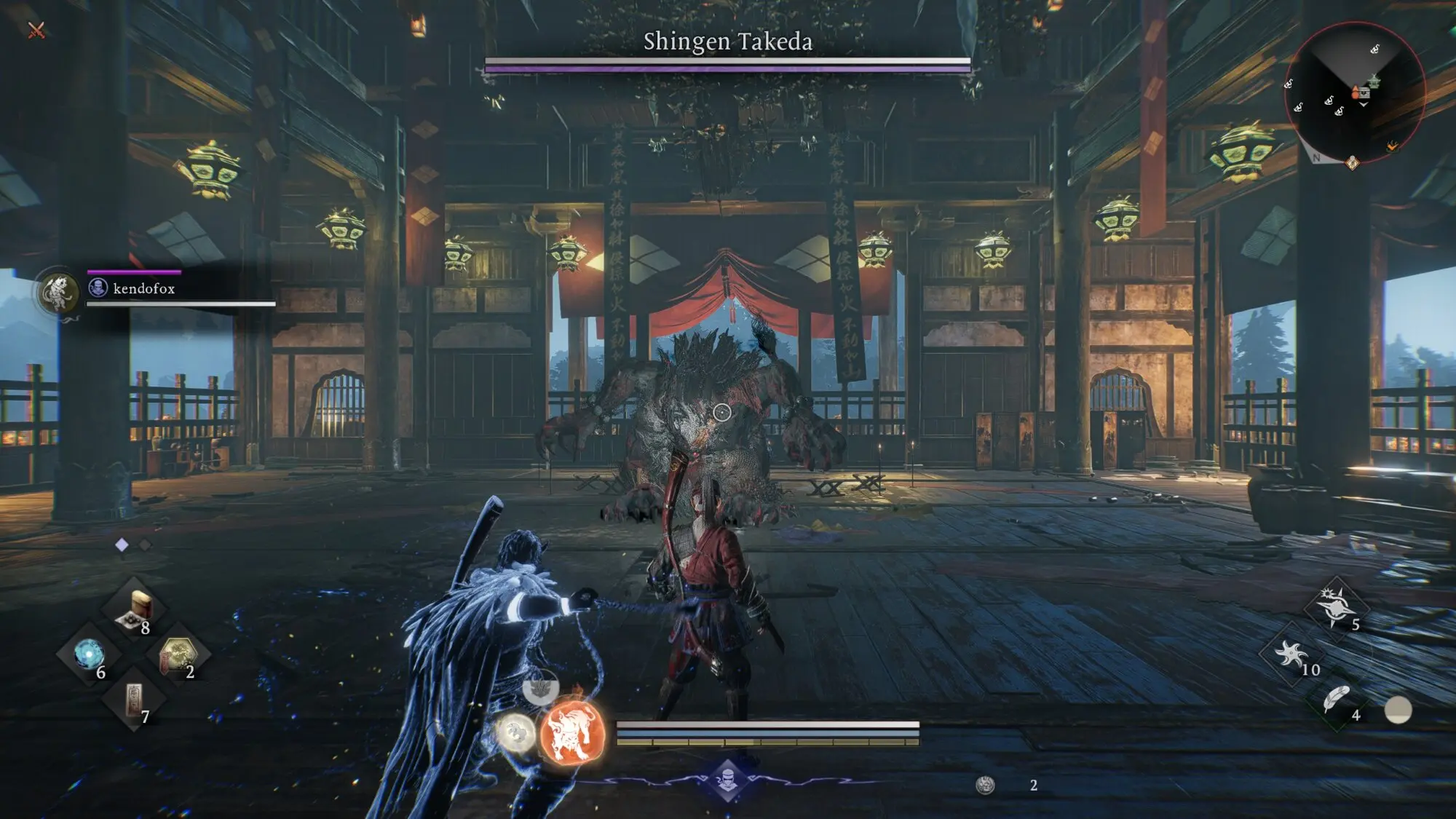Use the glowing blue orb item
Image resolution: width=1456 pixels, height=819 pixels.
(89, 654)
